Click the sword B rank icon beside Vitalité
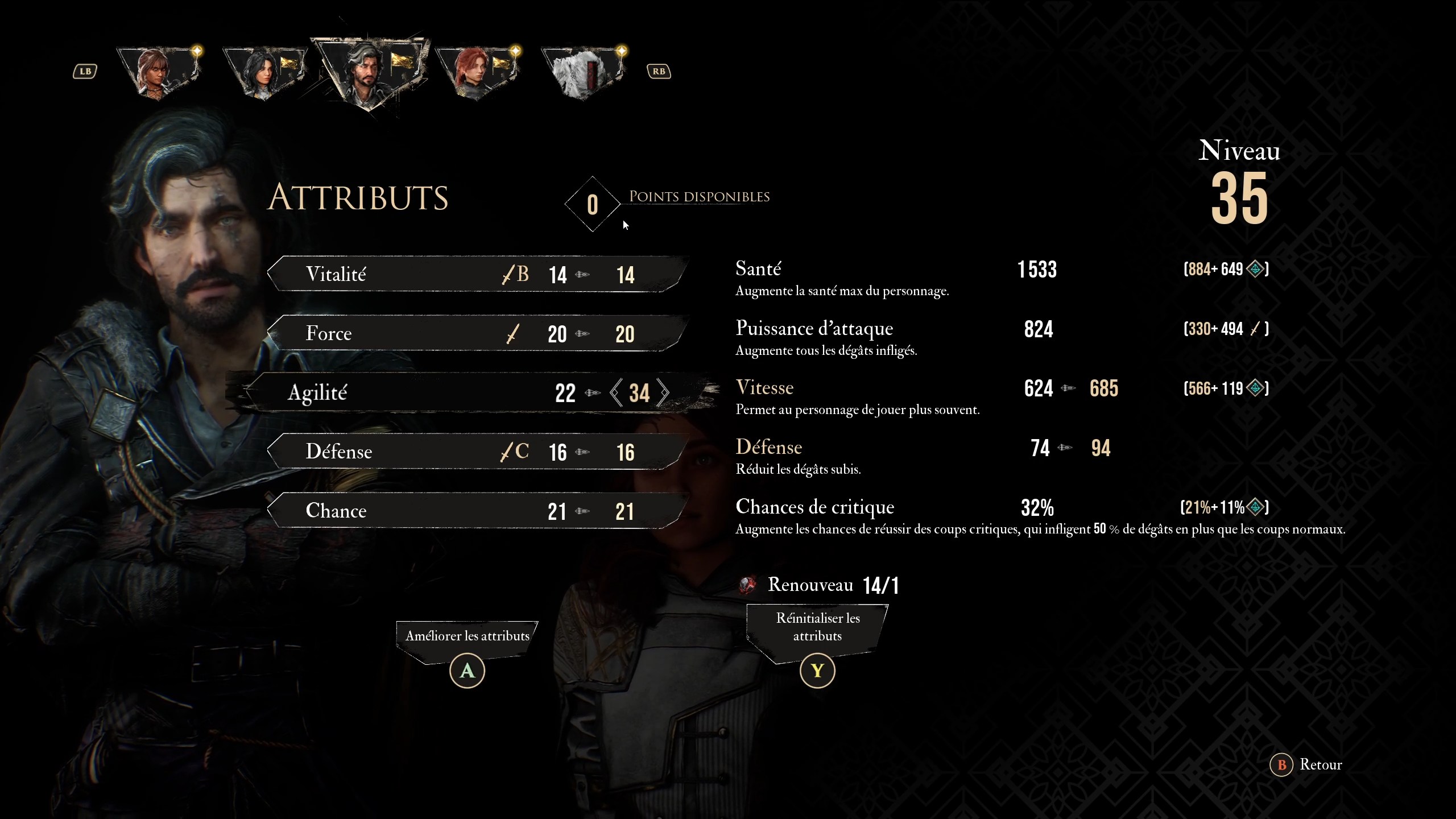 pyautogui.click(x=514, y=274)
